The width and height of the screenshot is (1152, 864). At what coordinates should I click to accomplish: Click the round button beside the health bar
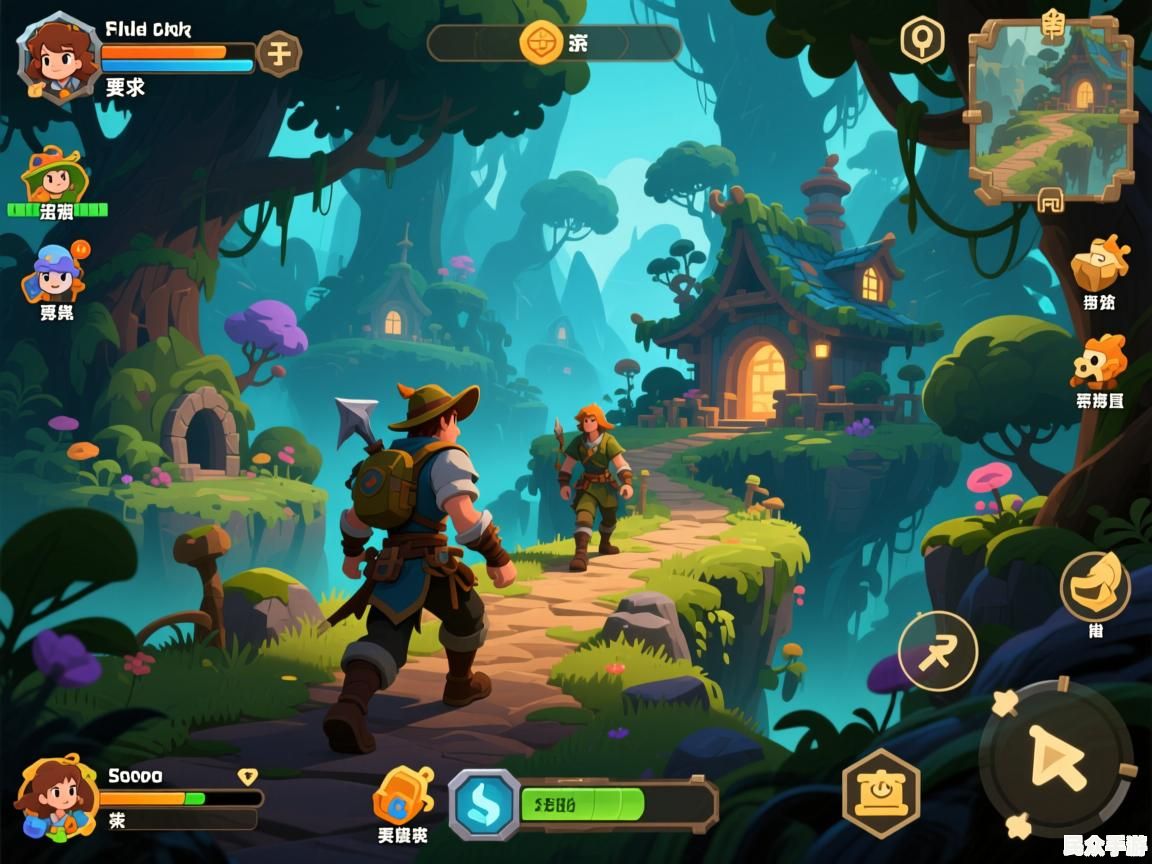(x=279, y=53)
